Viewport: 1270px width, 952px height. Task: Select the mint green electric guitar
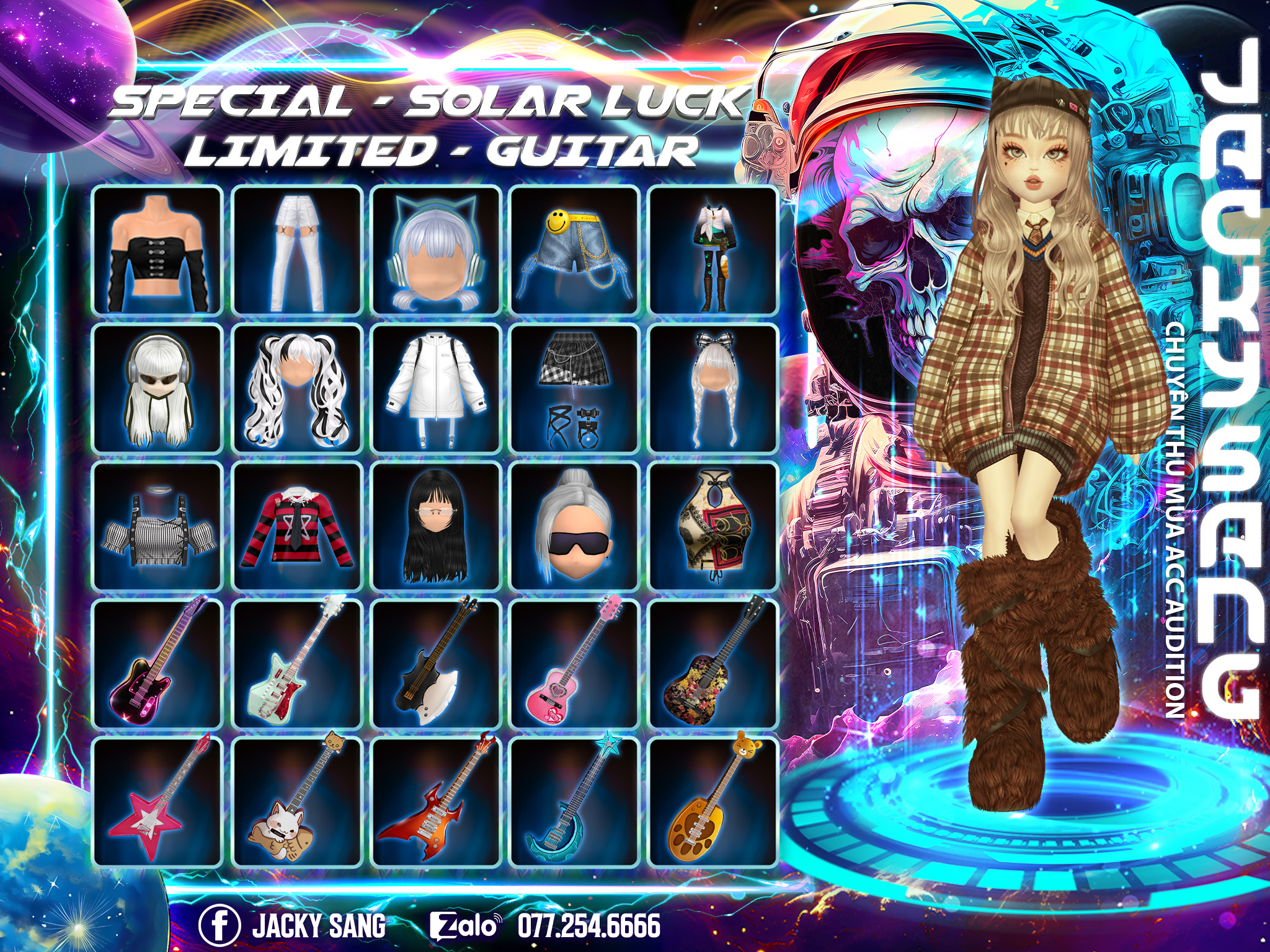click(297, 664)
